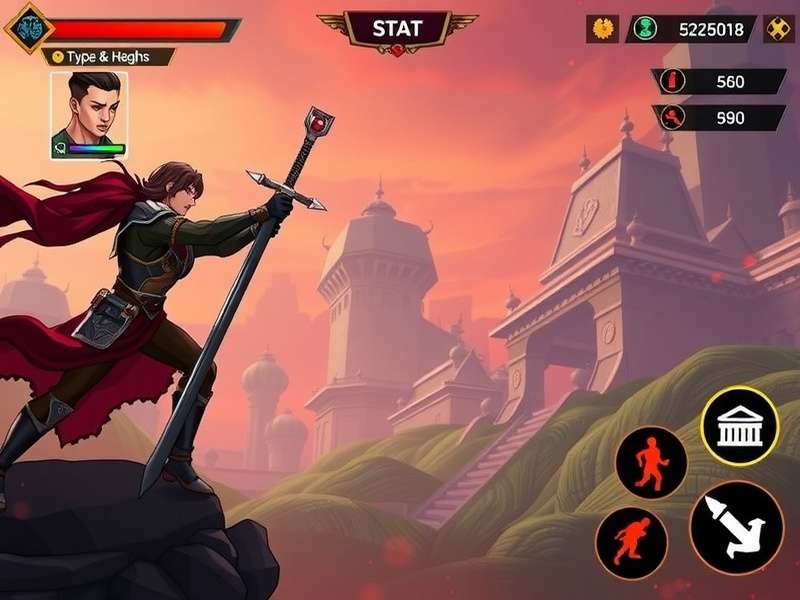Click the golden laurel badge icon

[602, 29]
